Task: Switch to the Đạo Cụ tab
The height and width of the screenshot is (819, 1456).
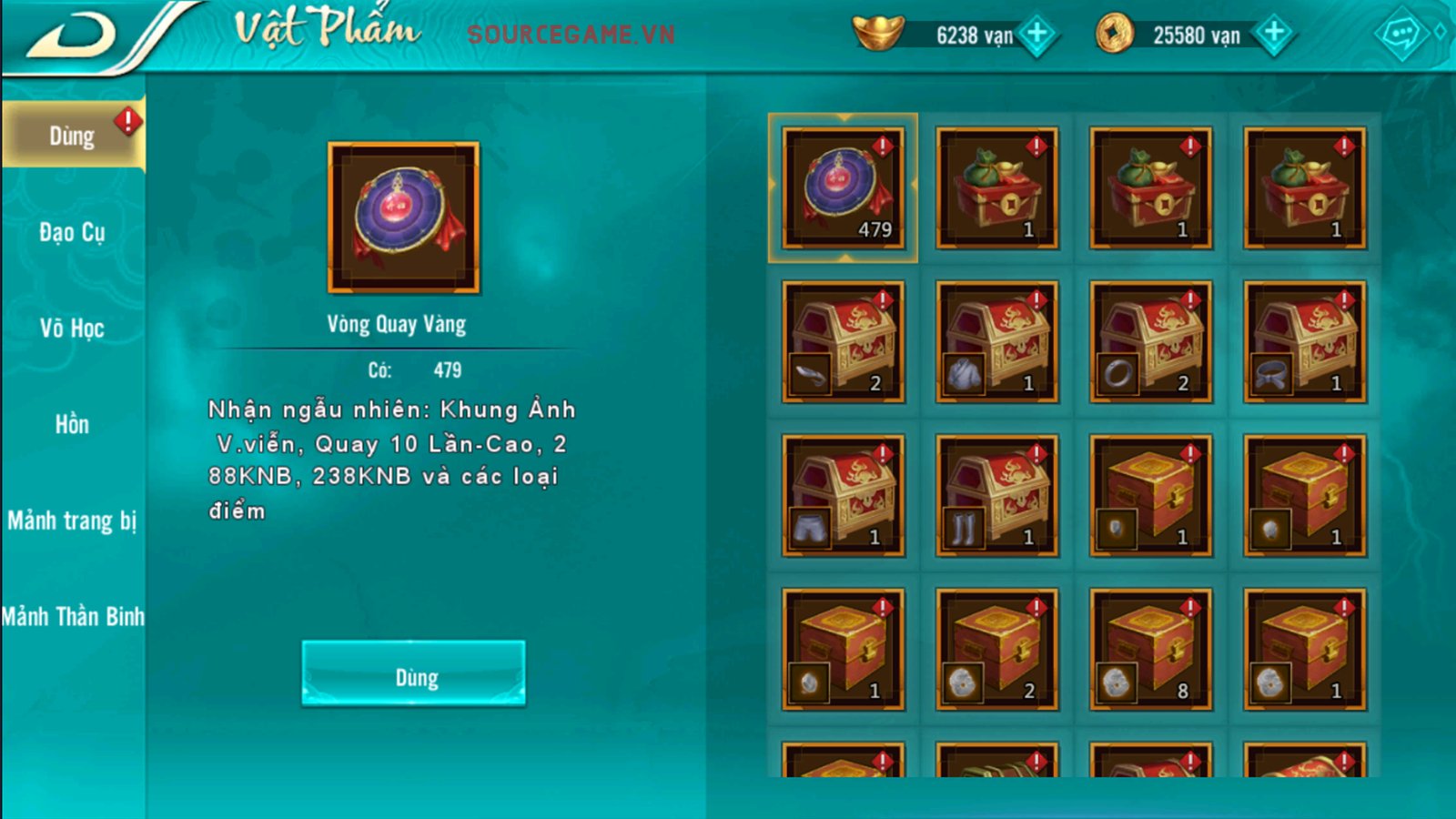Action: click(x=72, y=233)
